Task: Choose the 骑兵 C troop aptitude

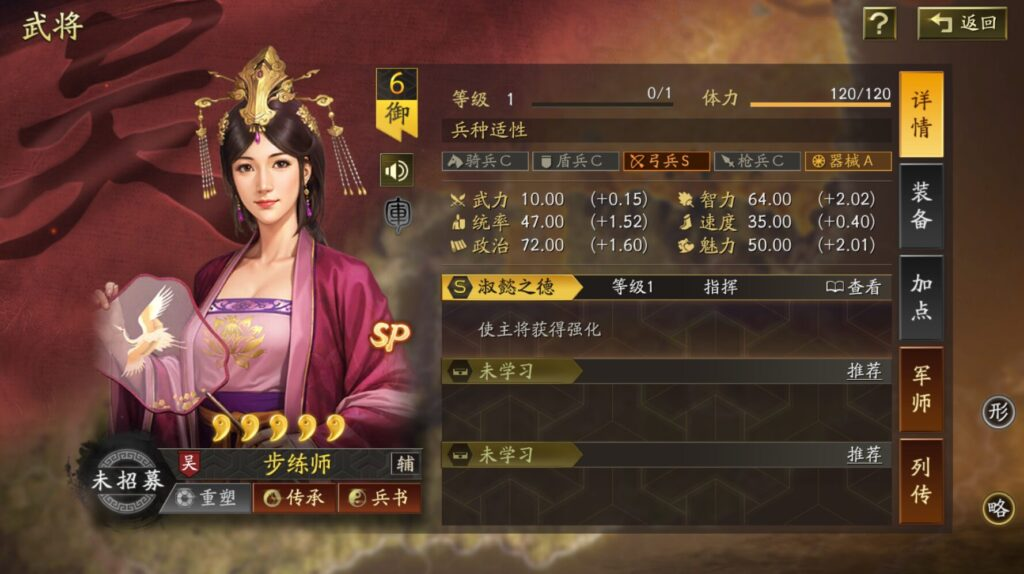Action: pos(484,161)
